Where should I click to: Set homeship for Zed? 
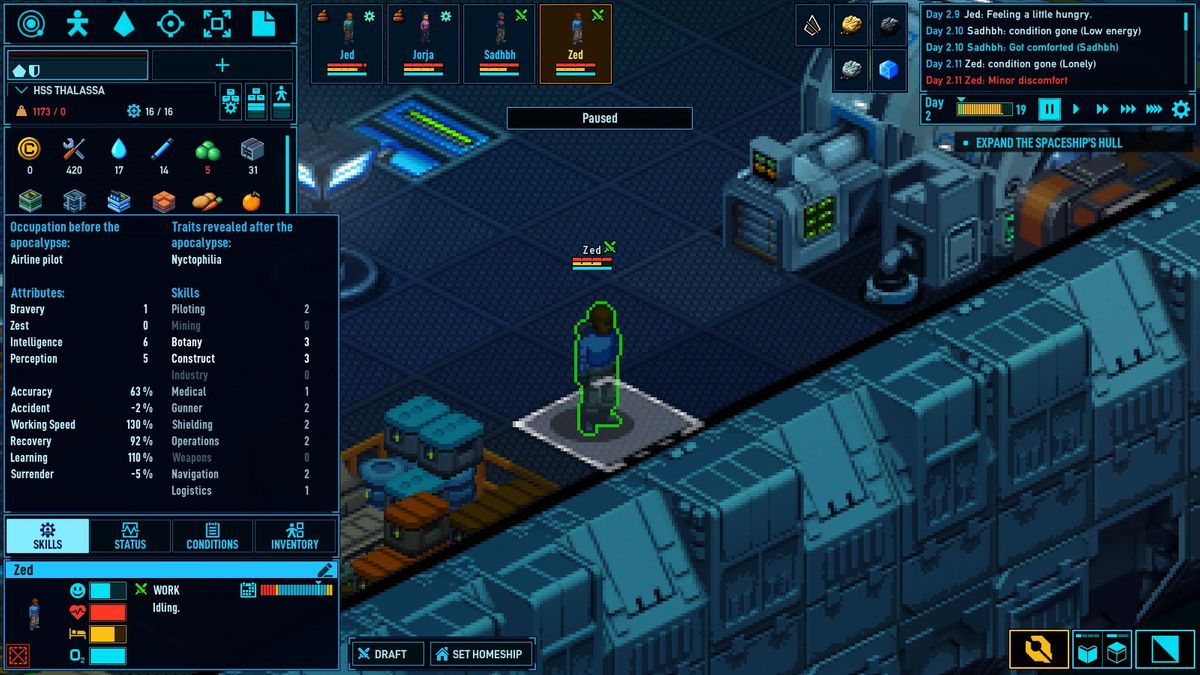pyautogui.click(x=478, y=654)
